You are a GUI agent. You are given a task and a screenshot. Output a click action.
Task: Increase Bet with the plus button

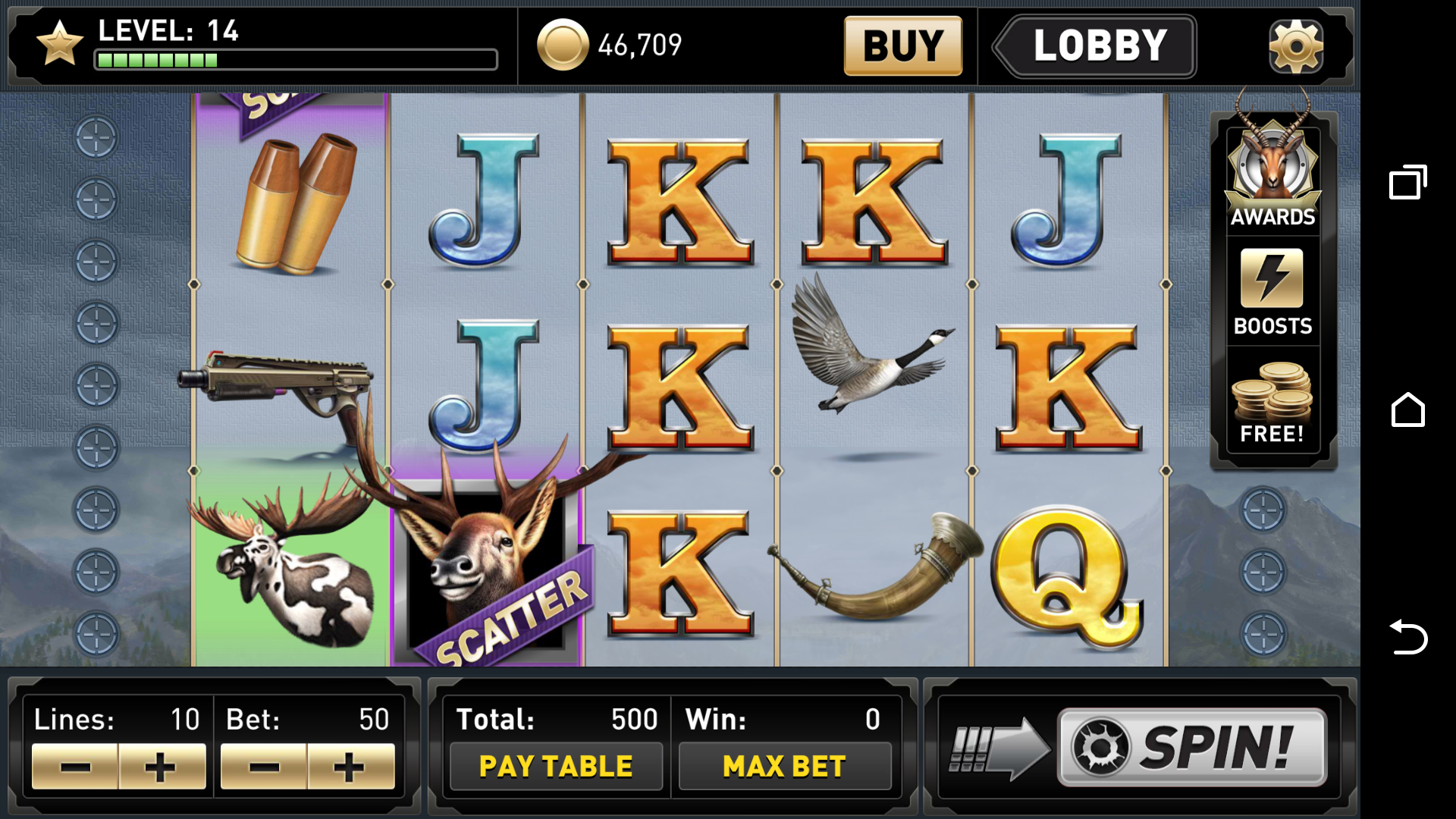350,766
